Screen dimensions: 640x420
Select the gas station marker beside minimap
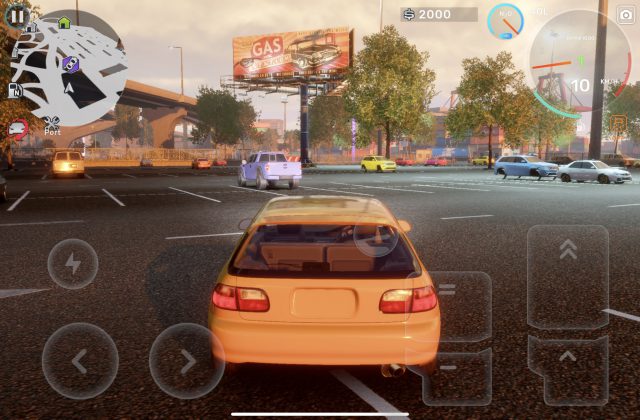[16, 90]
